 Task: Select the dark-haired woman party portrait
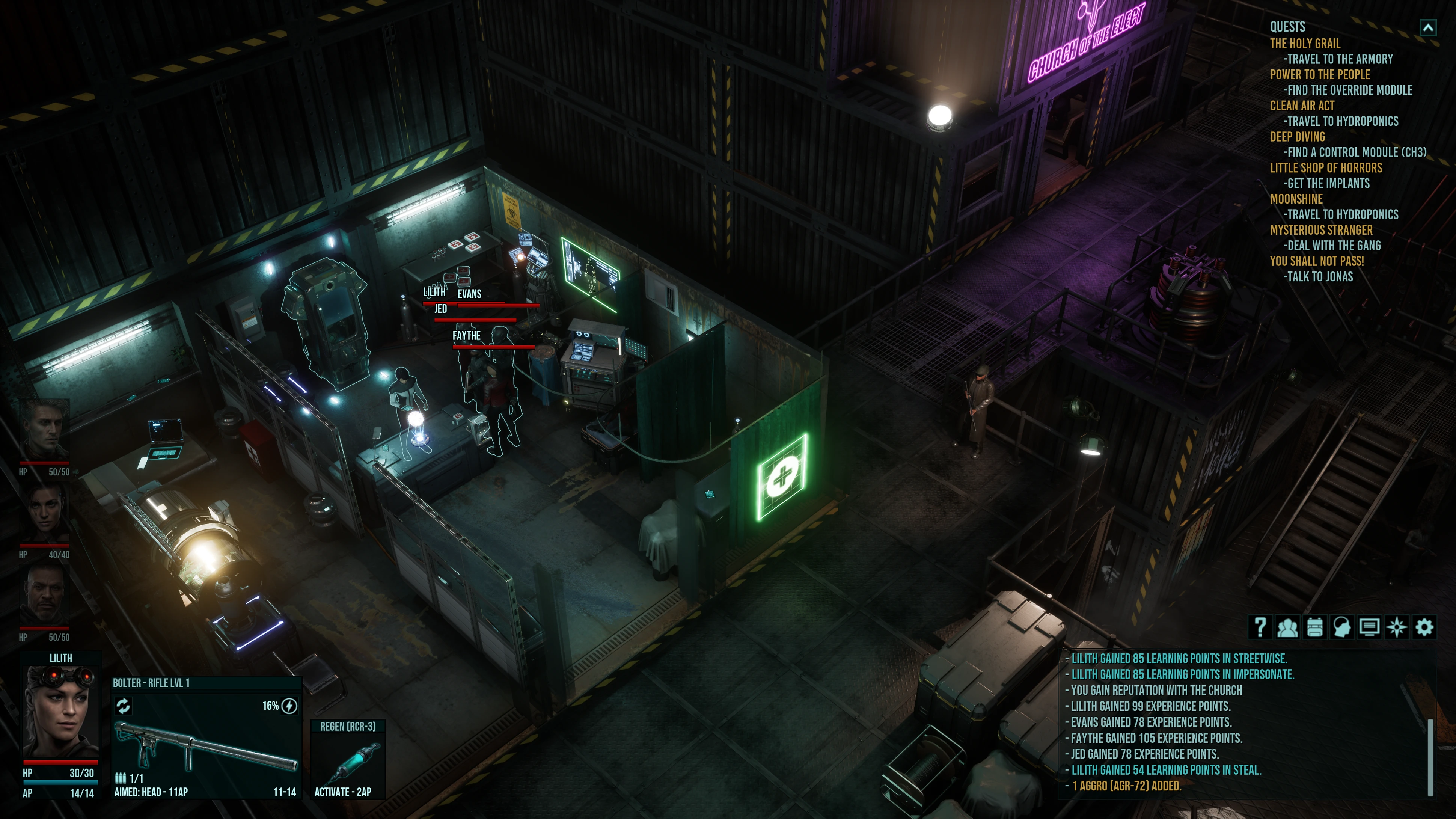tap(45, 513)
